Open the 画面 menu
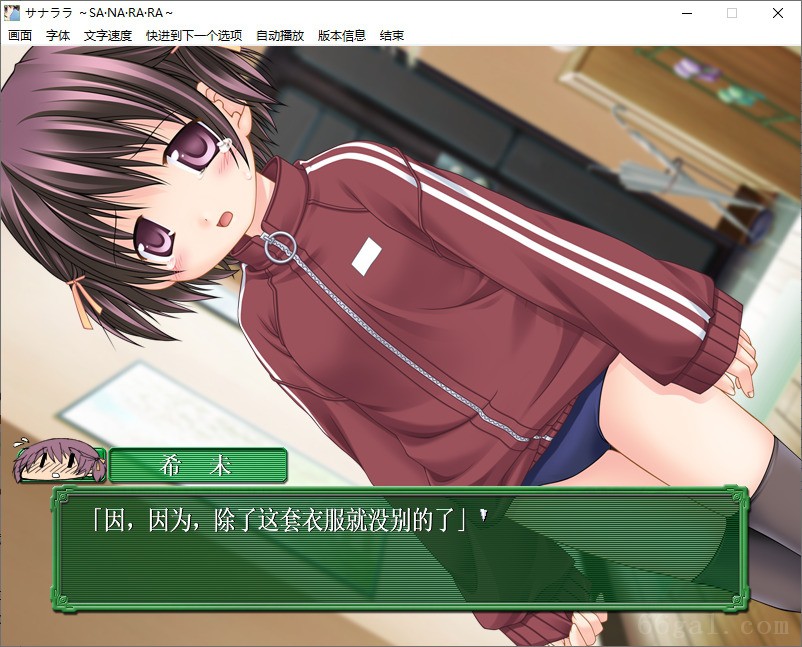This screenshot has width=802, height=647. 20,35
